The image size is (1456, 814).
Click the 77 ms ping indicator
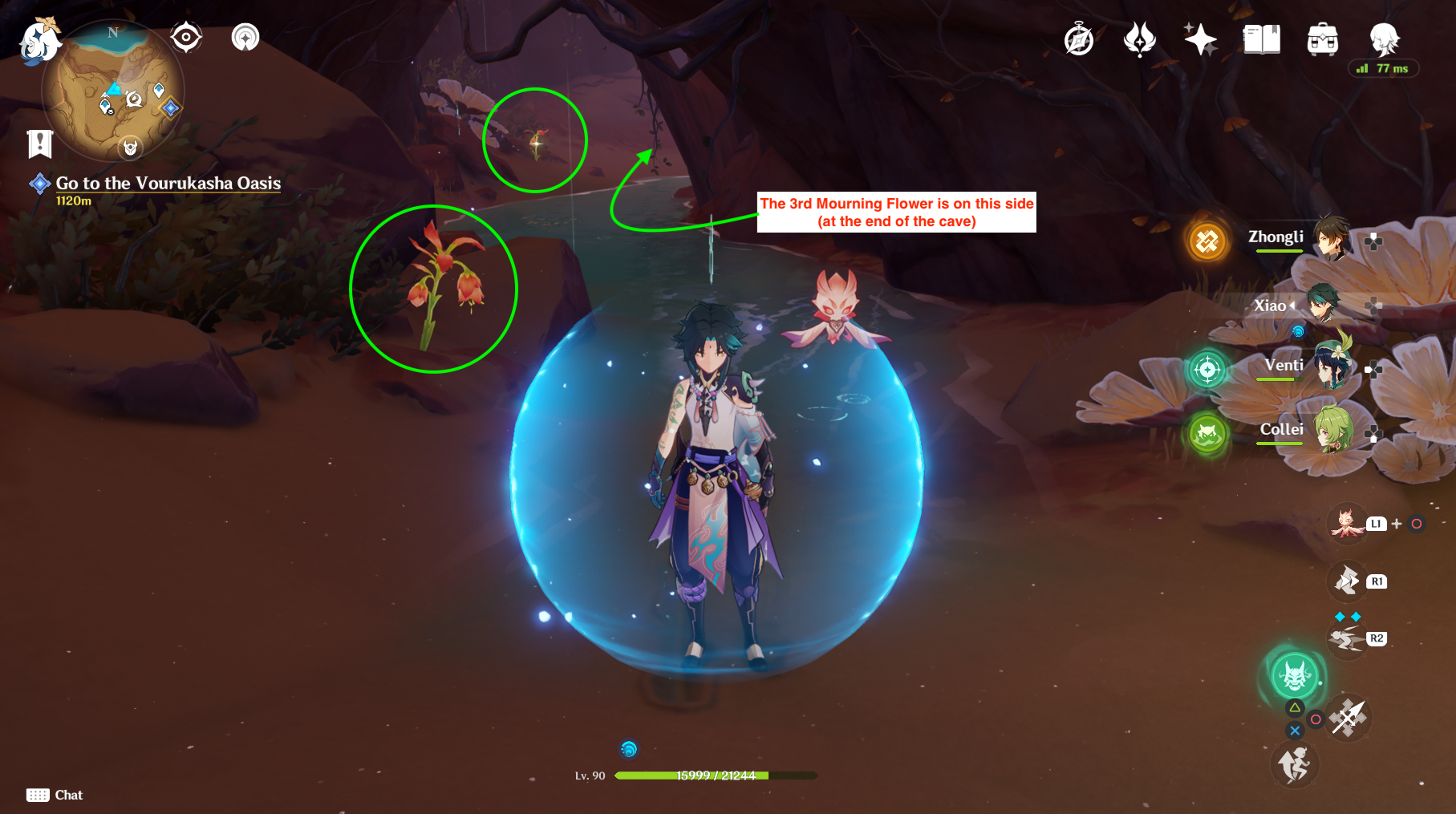tap(1382, 69)
